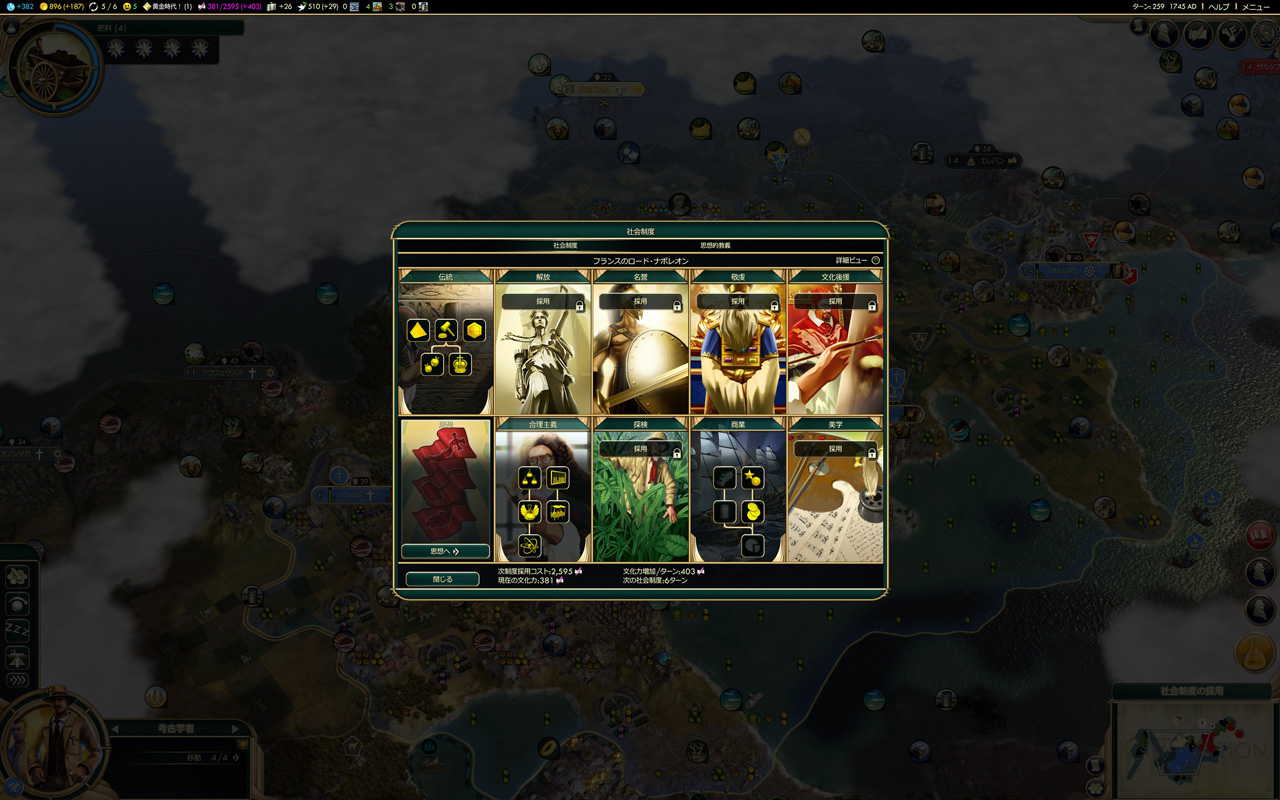1280x800 pixels.
Task: Open the ideology screen via 思想へ
Action: pos(445,551)
